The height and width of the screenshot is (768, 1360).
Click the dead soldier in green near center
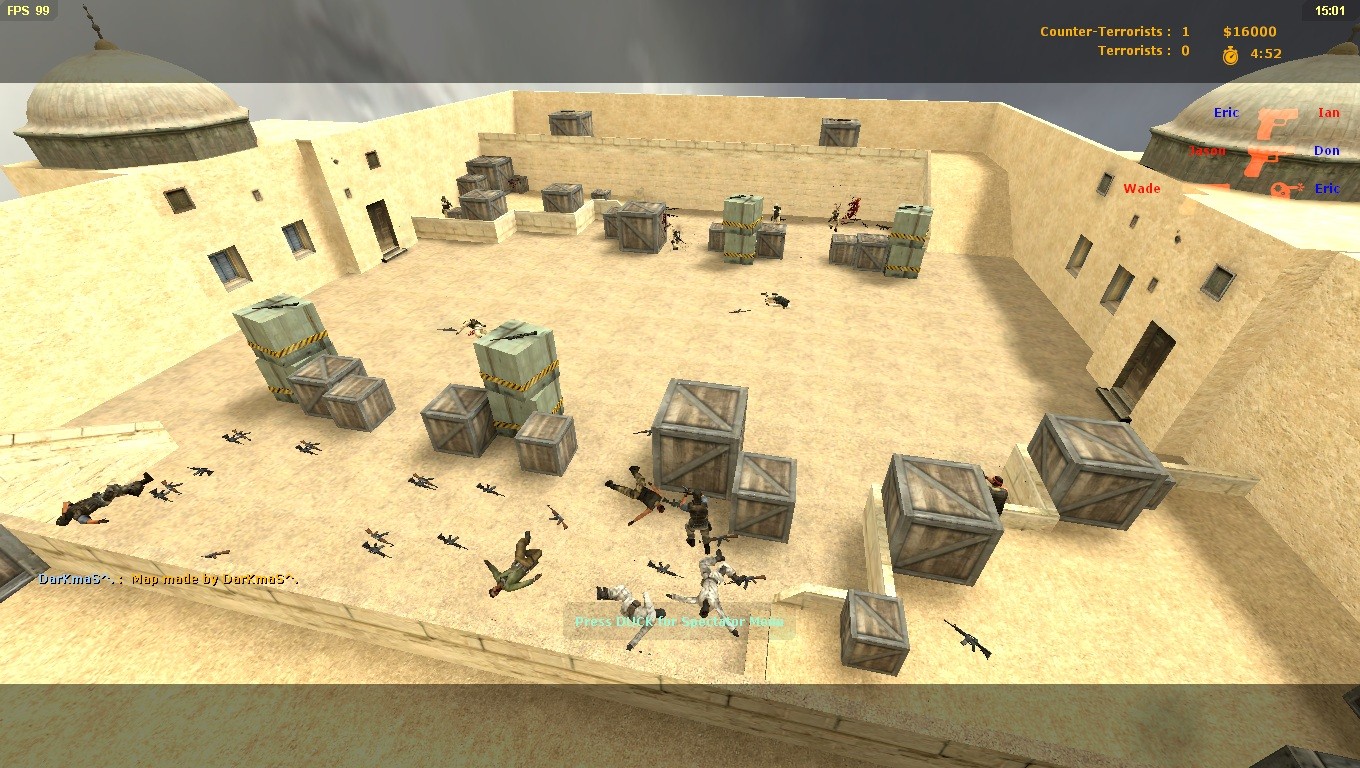coord(512,565)
